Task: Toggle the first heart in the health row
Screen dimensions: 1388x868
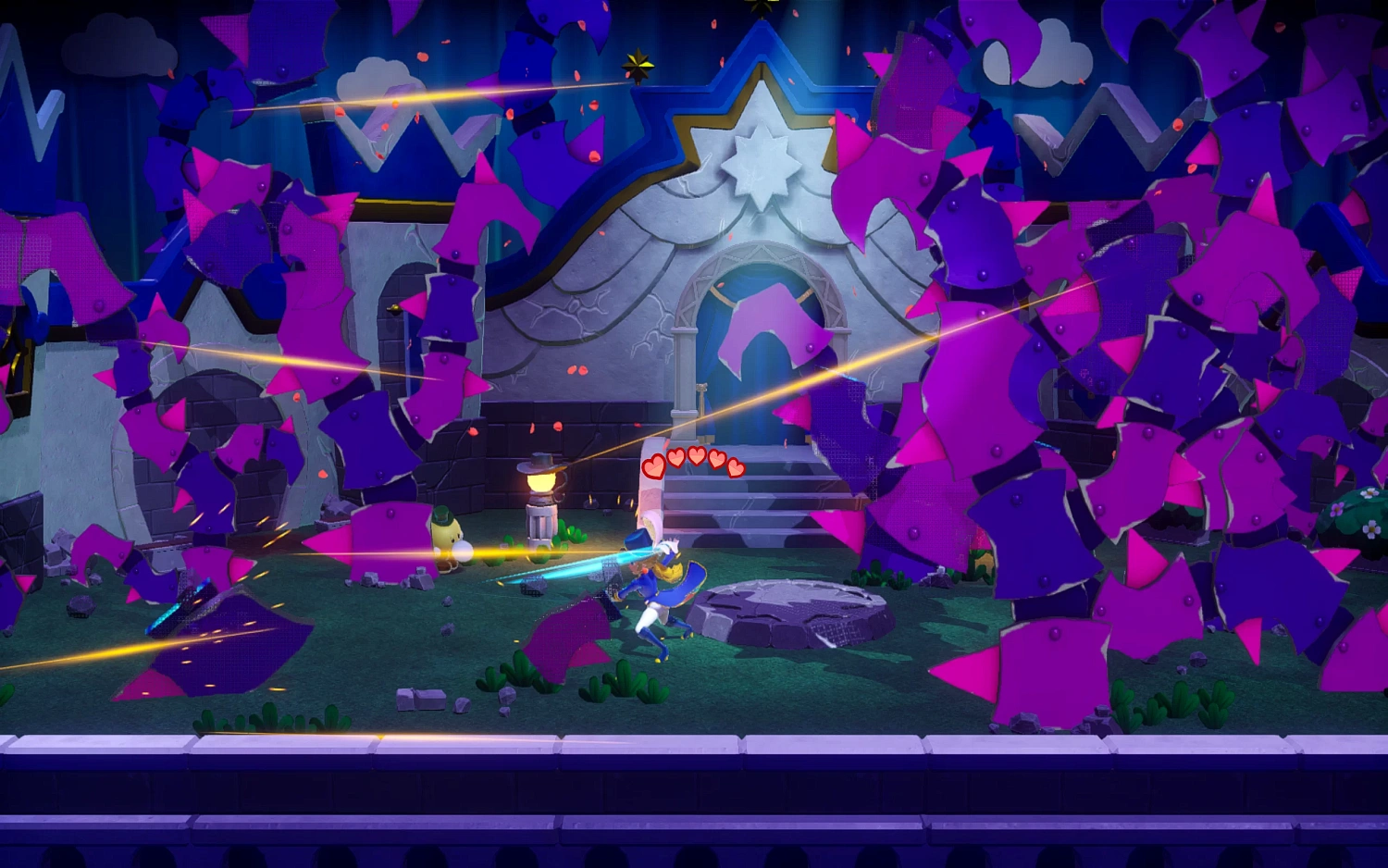Action: coord(651,466)
